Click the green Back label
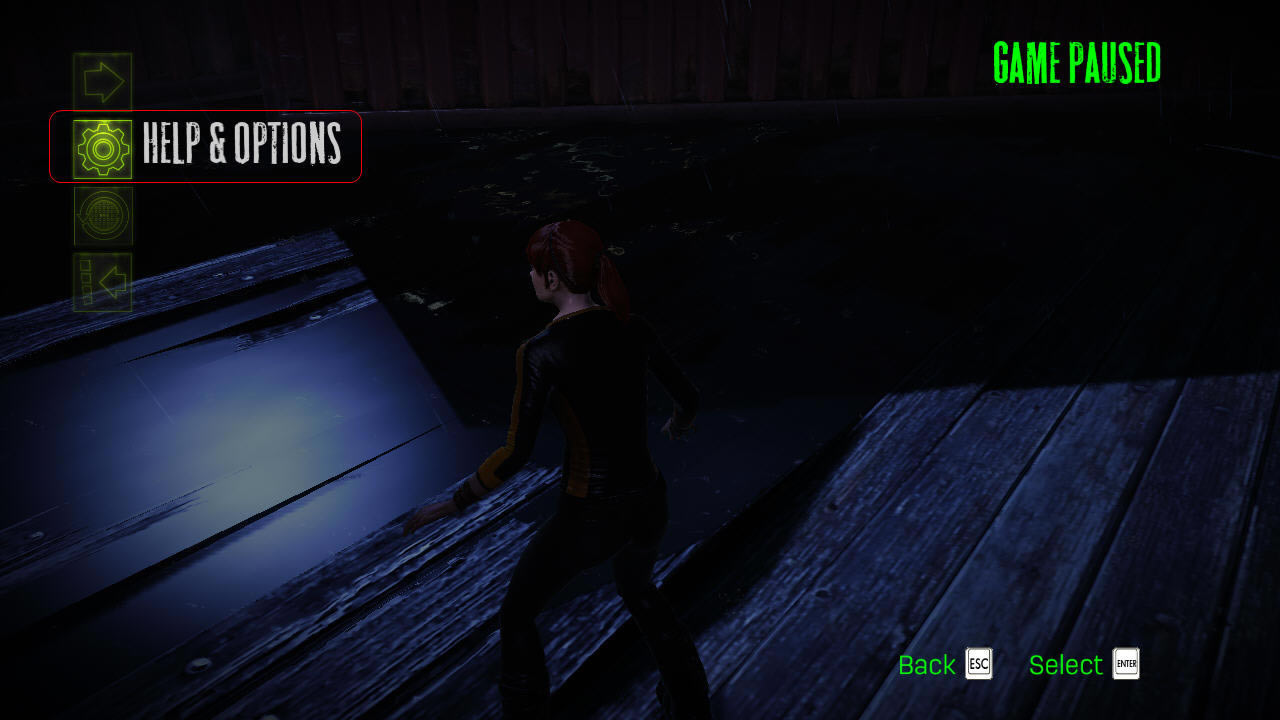Image resolution: width=1280 pixels, height=720 pixels. pos(927,665)
